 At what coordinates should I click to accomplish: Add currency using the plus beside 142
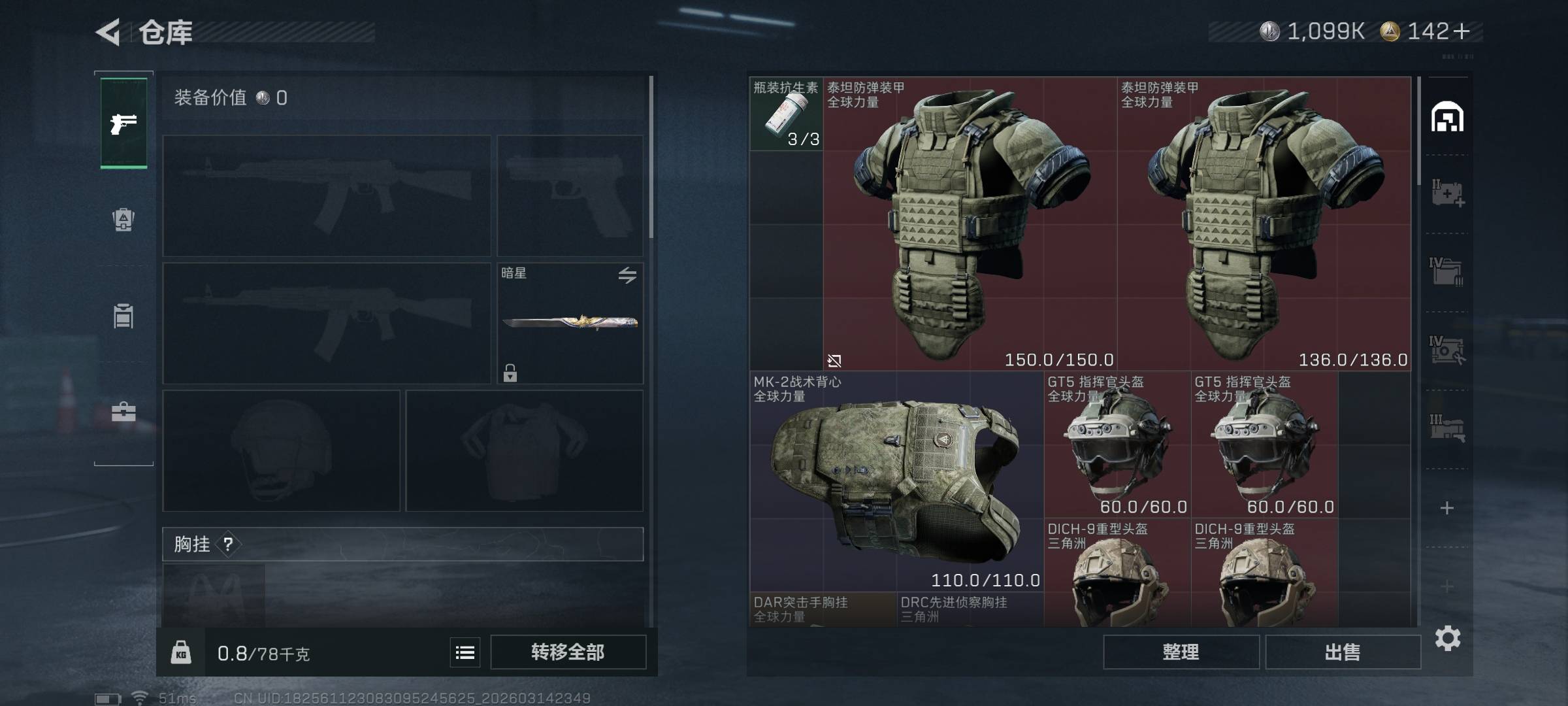[x=1462, y=31]
